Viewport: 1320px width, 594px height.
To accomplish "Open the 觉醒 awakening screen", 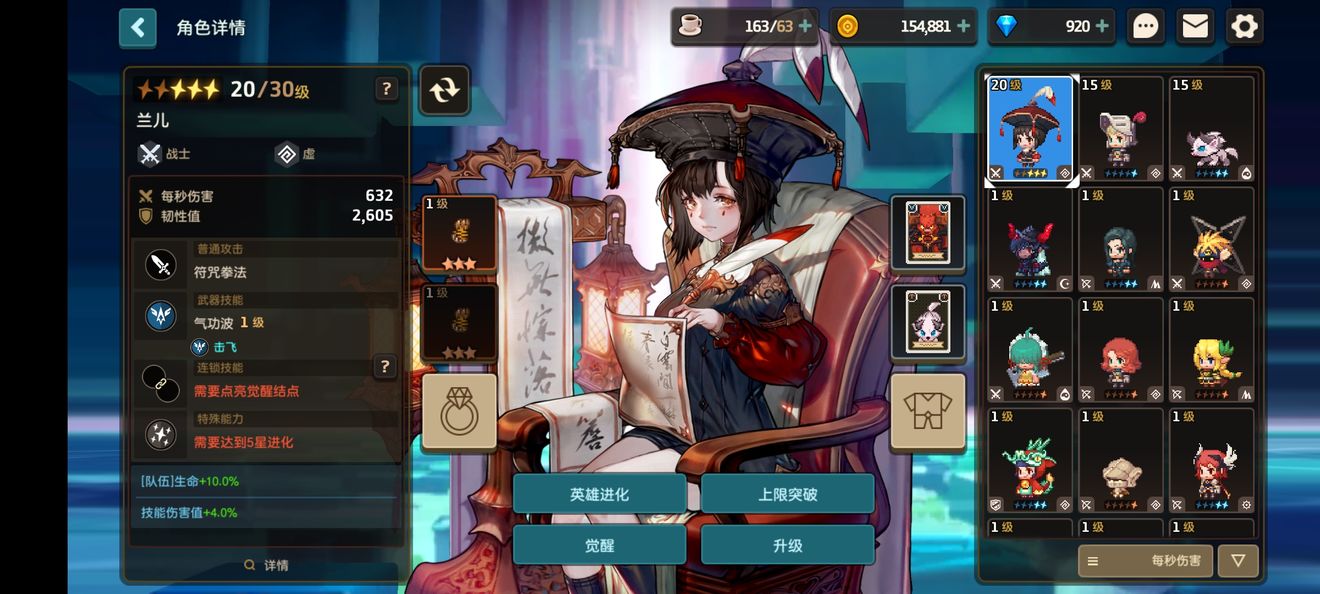I will click(599, 545).
